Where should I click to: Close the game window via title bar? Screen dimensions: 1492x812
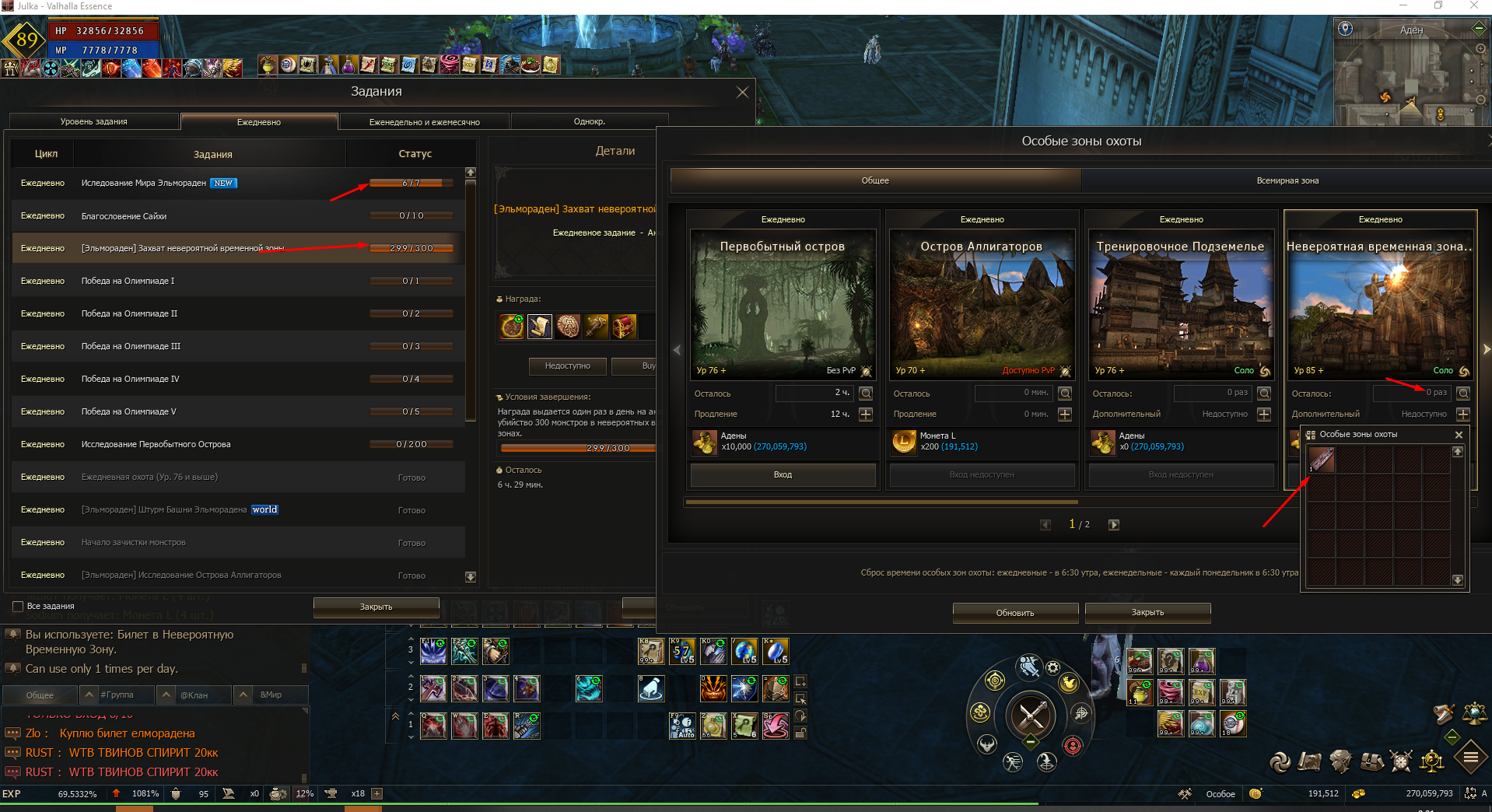pyautogui.click(x=1473, y=6)
